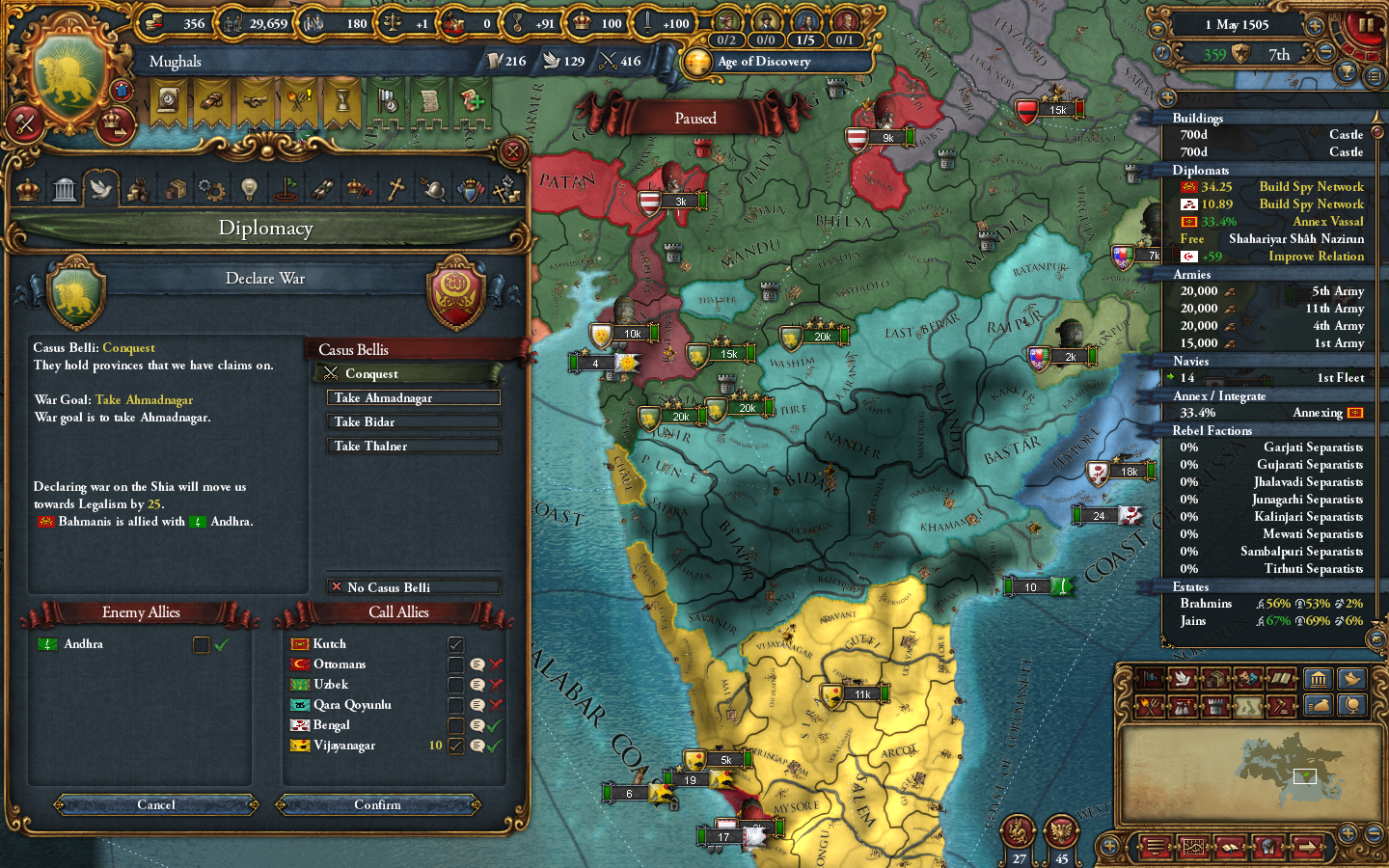Select the religious map mode dove icon
Viewport: 1389px width, 868px height.
pos(1184,678)
